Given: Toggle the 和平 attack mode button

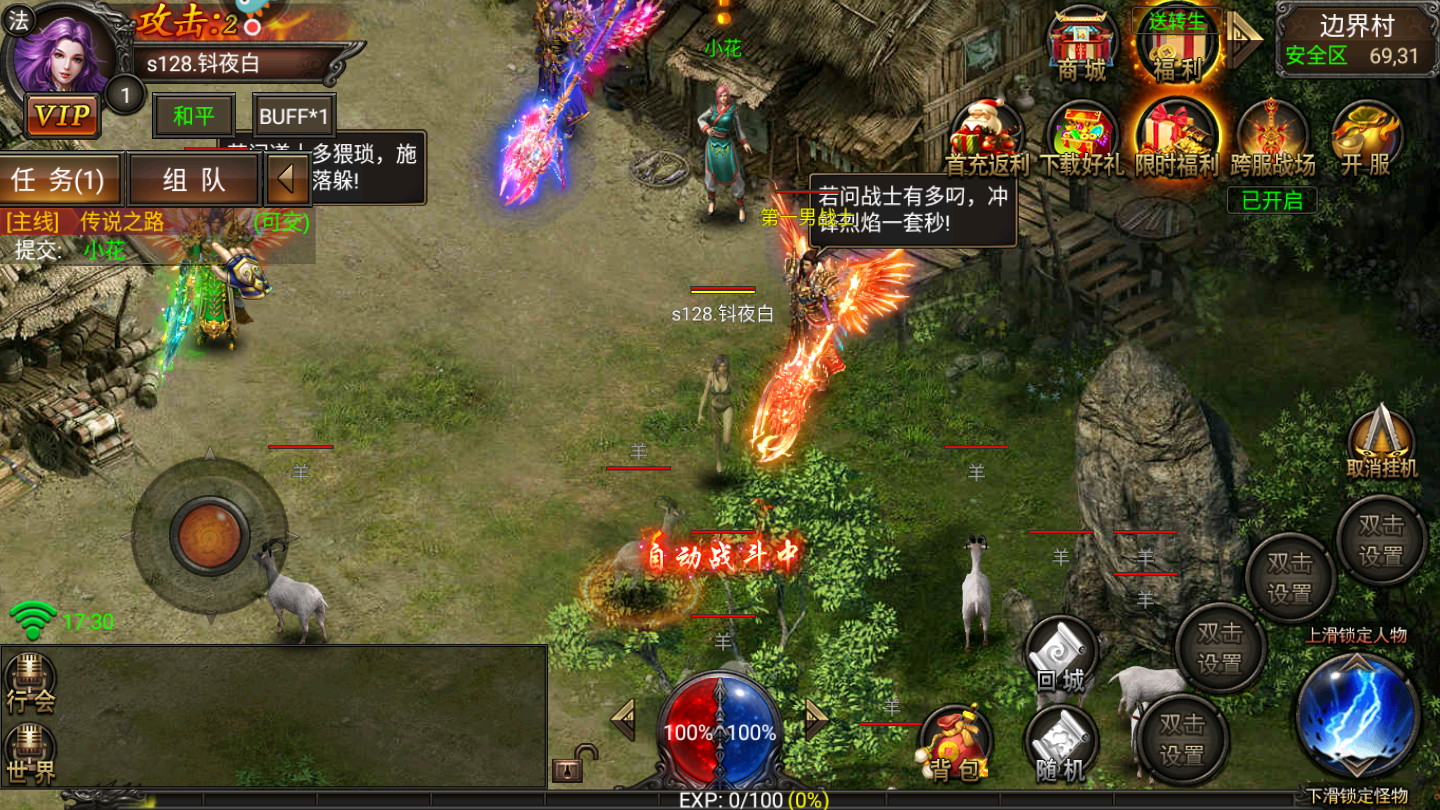Looking at the screenshot, I should pyautogui.click(x=193, y=116).
